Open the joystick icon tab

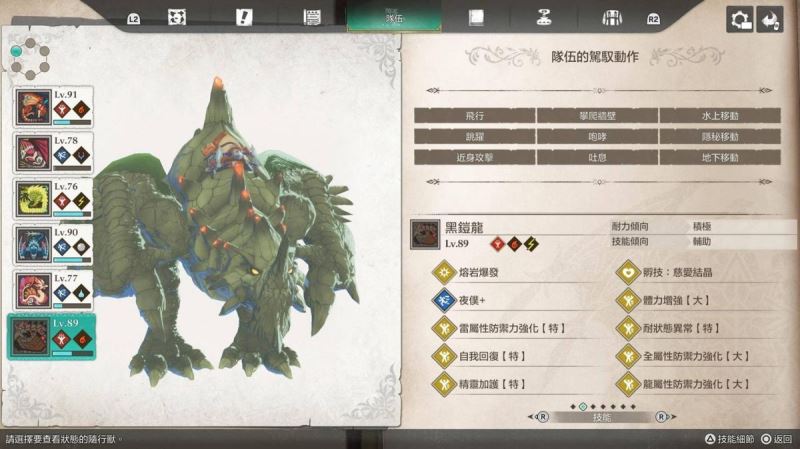click(x=544, y=18)
